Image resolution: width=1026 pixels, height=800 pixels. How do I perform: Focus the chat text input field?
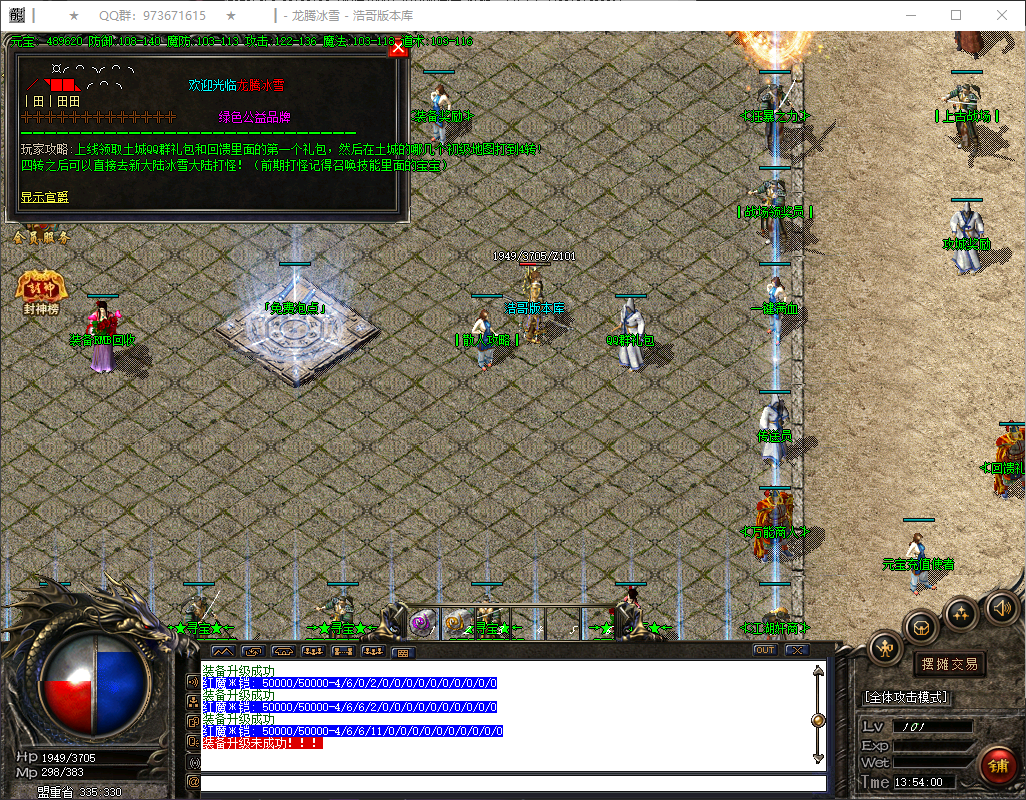pos(510,783)
